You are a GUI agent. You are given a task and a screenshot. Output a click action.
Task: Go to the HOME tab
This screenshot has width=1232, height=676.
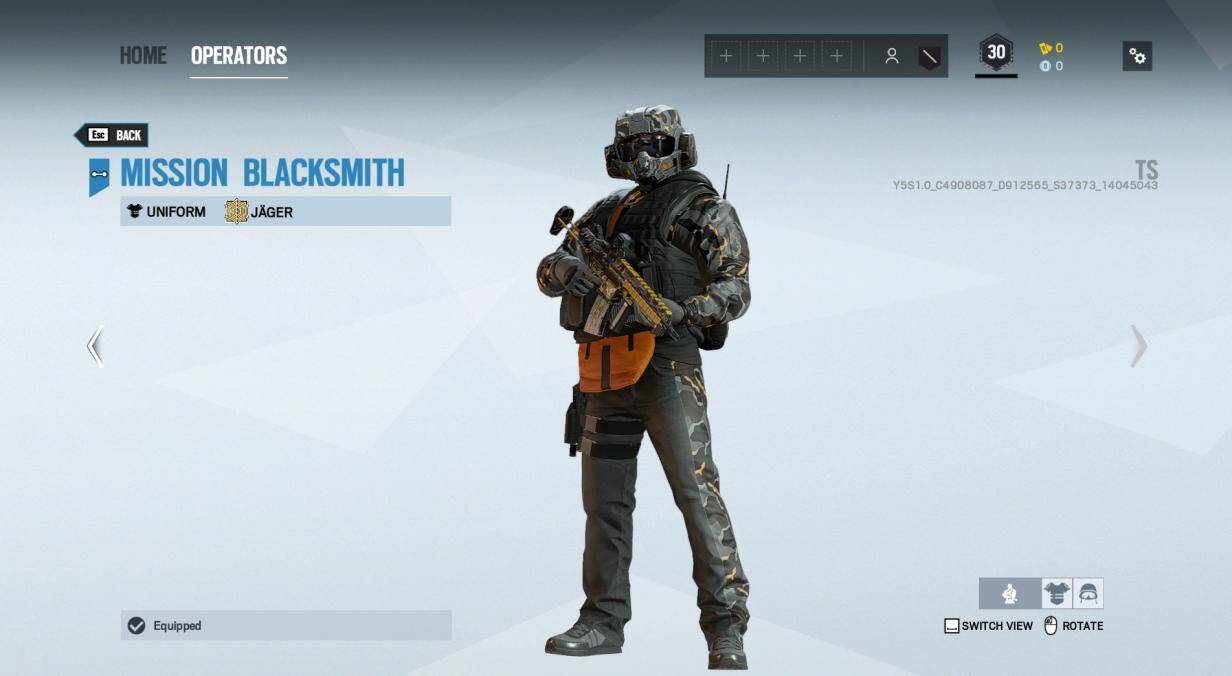pos(143,56)
